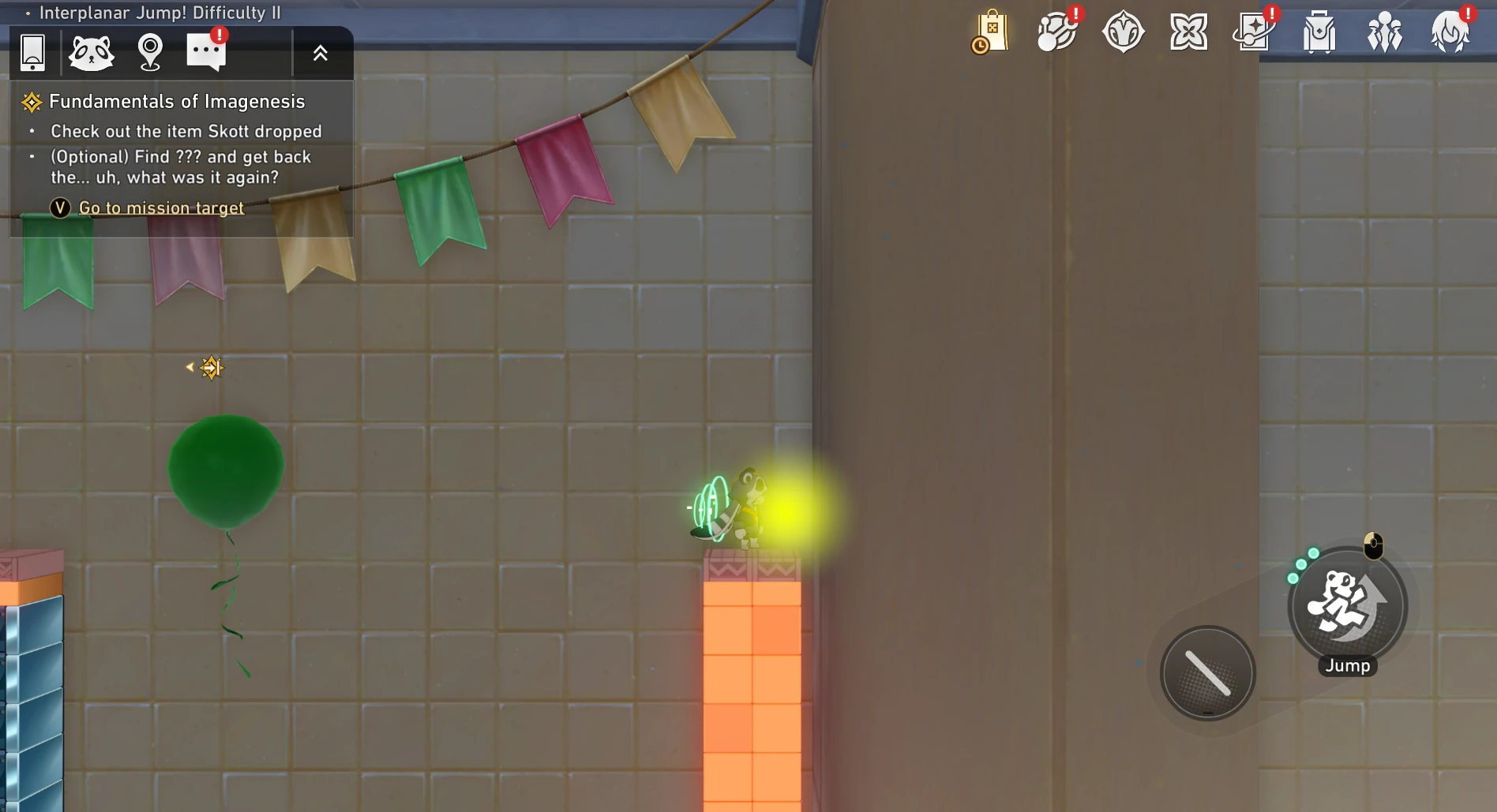The image size is (1497, 812).
Task: Open the map pin icon
Action: tap(150, 53)
